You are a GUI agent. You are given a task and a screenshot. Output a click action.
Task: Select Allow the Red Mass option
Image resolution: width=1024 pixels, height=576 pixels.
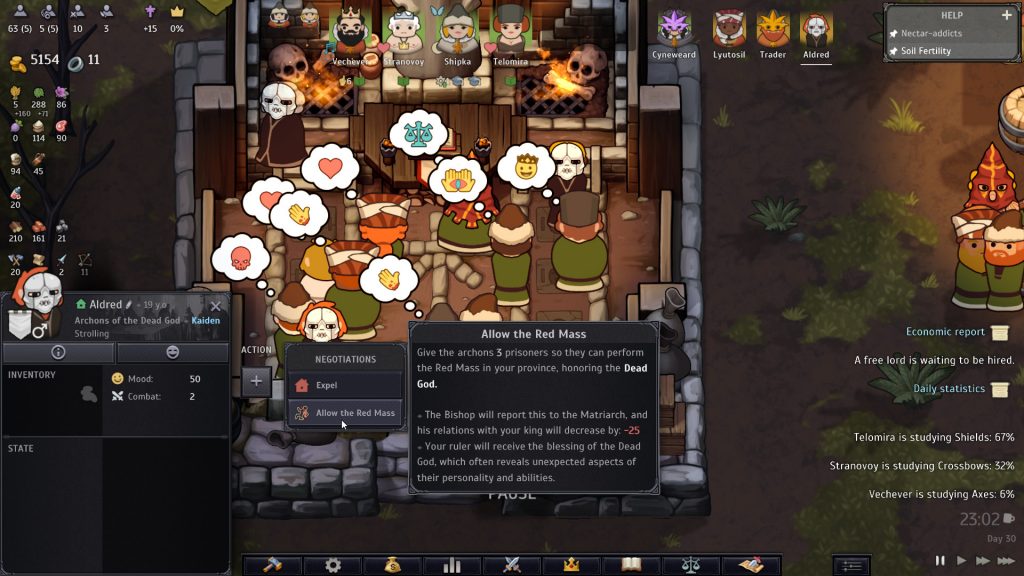tap(345, 413)
